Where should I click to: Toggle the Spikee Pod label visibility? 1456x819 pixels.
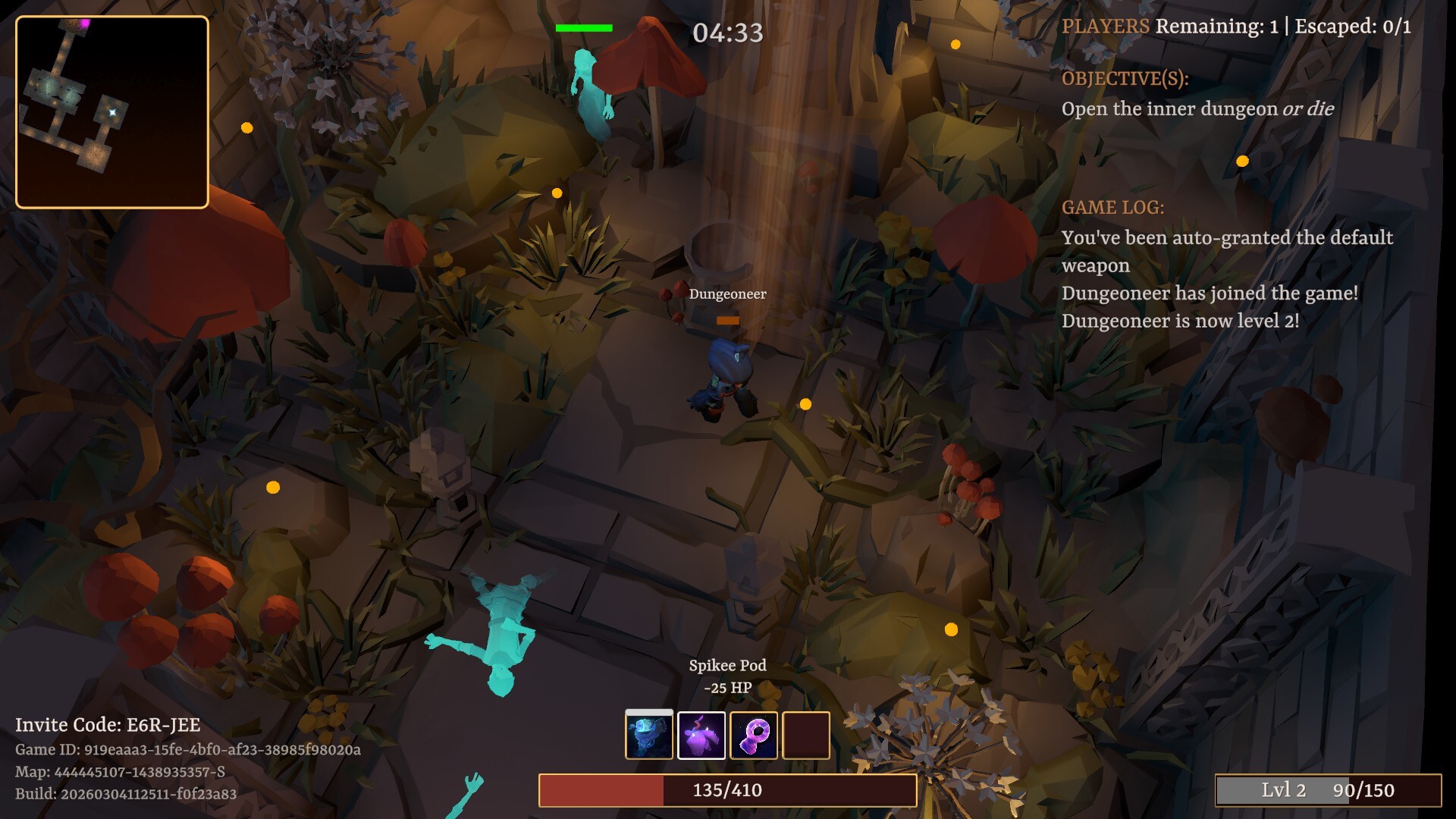click(726, 666)
